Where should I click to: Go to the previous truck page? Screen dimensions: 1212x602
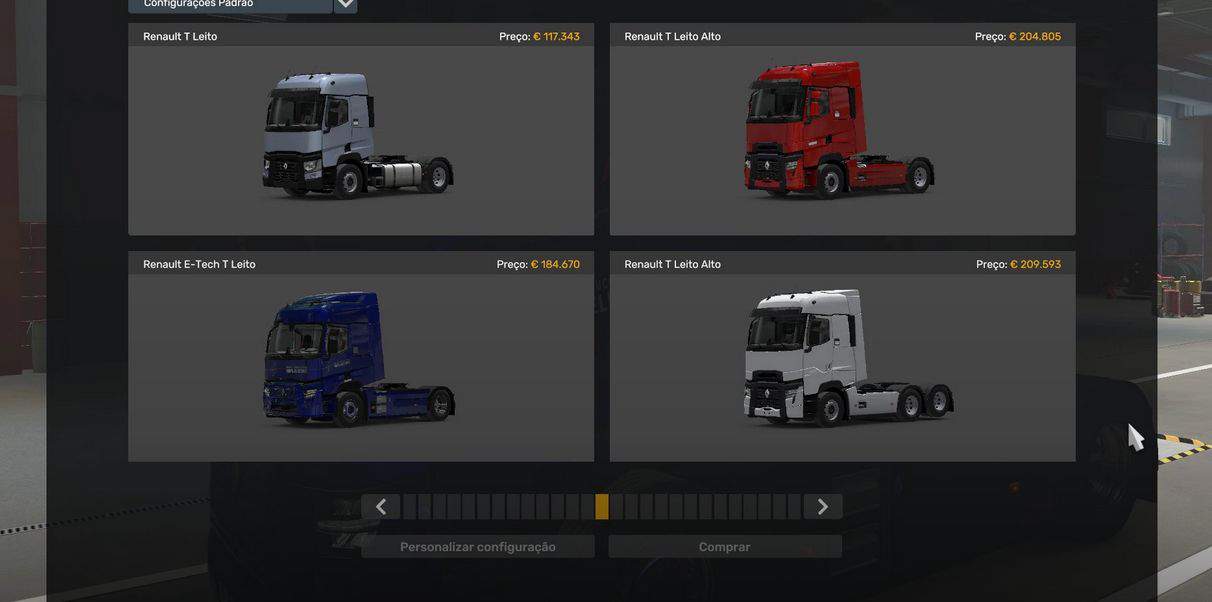[381, 507]
